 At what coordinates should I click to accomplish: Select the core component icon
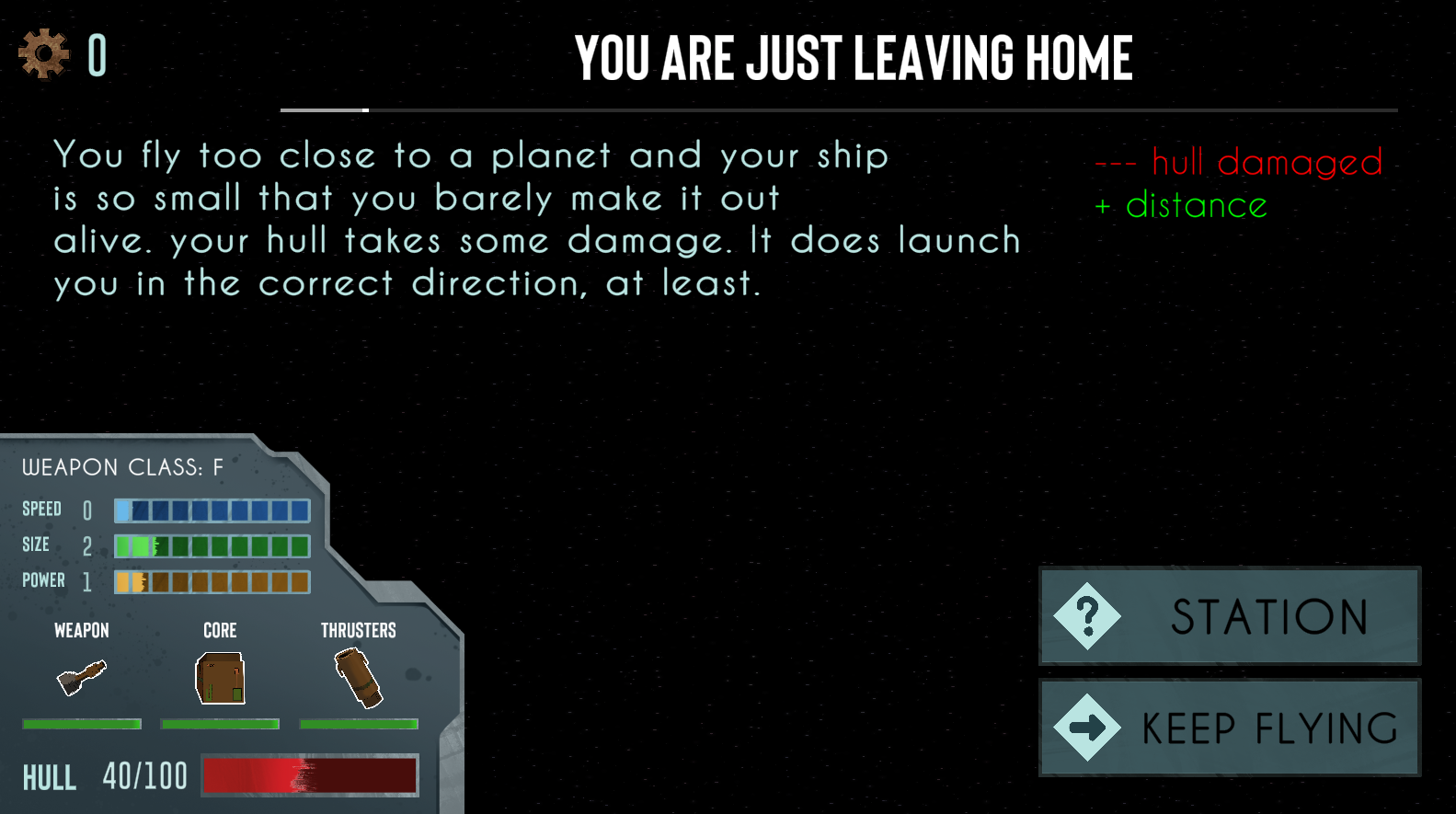[220, 679]
